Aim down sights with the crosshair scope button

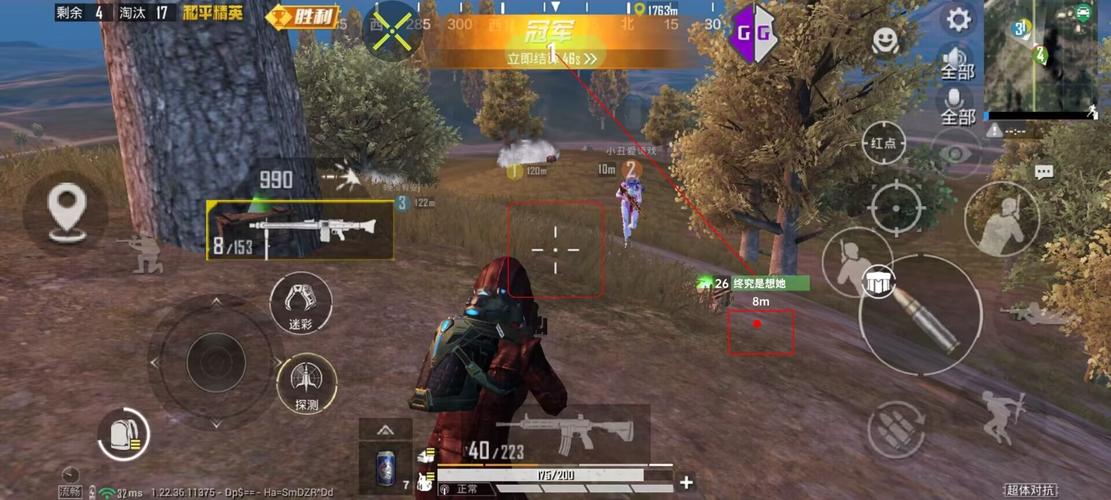click(x=897, y=208)
